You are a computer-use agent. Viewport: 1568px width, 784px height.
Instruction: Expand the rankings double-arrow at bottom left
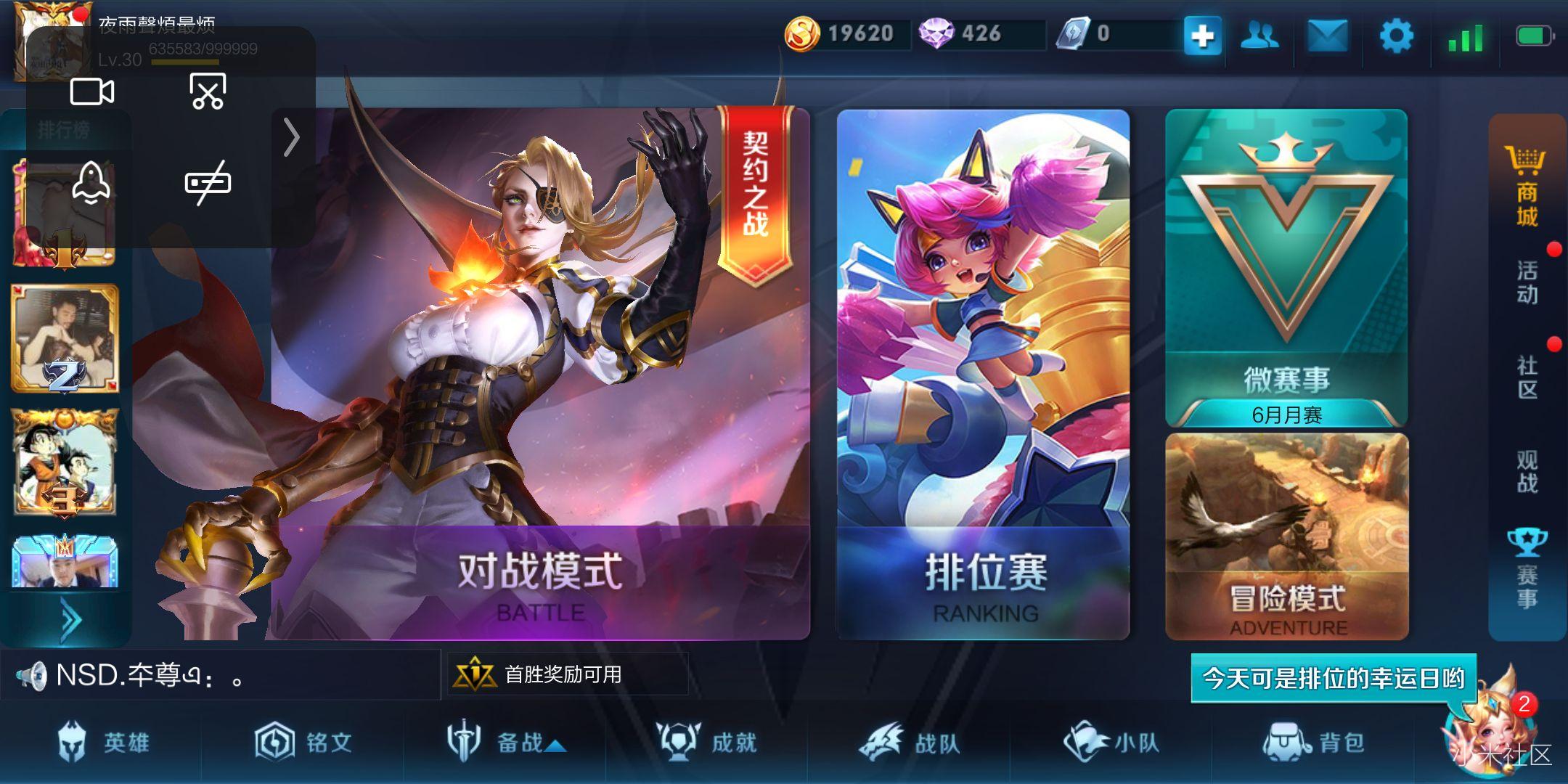click(69, 616)
